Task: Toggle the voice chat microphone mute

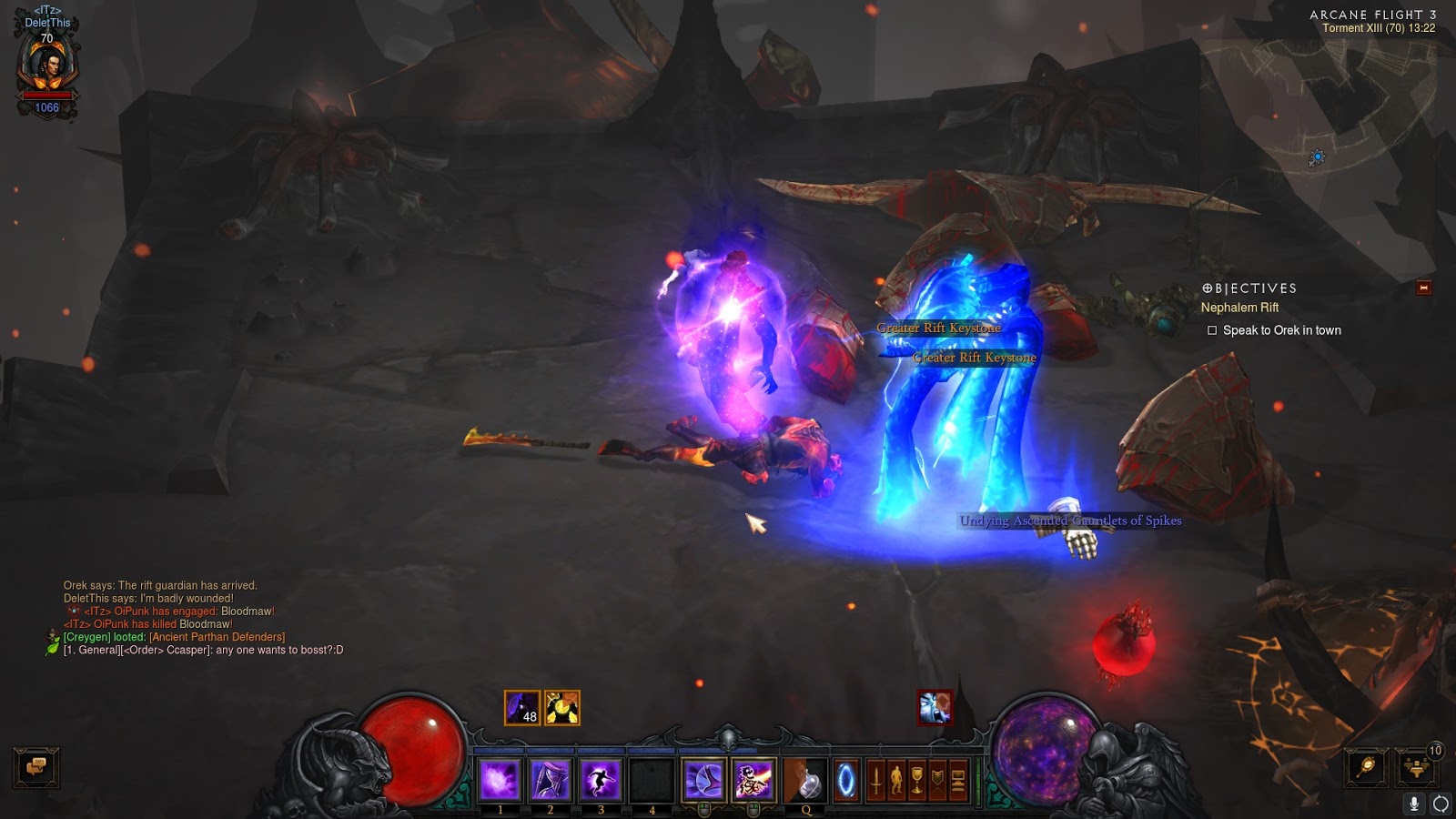Action: coord(1413,804)
